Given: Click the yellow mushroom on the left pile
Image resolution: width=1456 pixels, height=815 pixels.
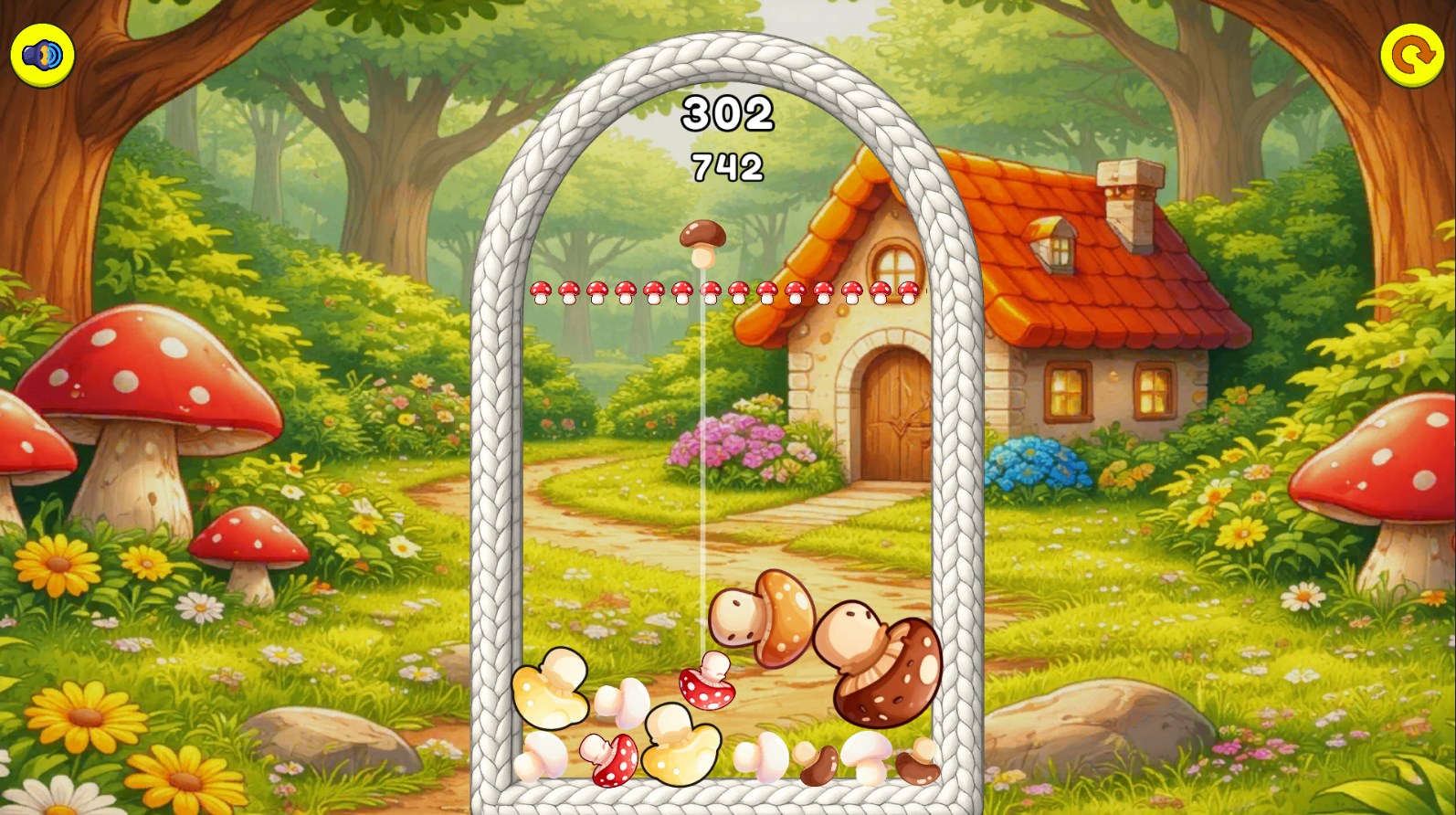Looking at the screenshot, I should [553, 694].
